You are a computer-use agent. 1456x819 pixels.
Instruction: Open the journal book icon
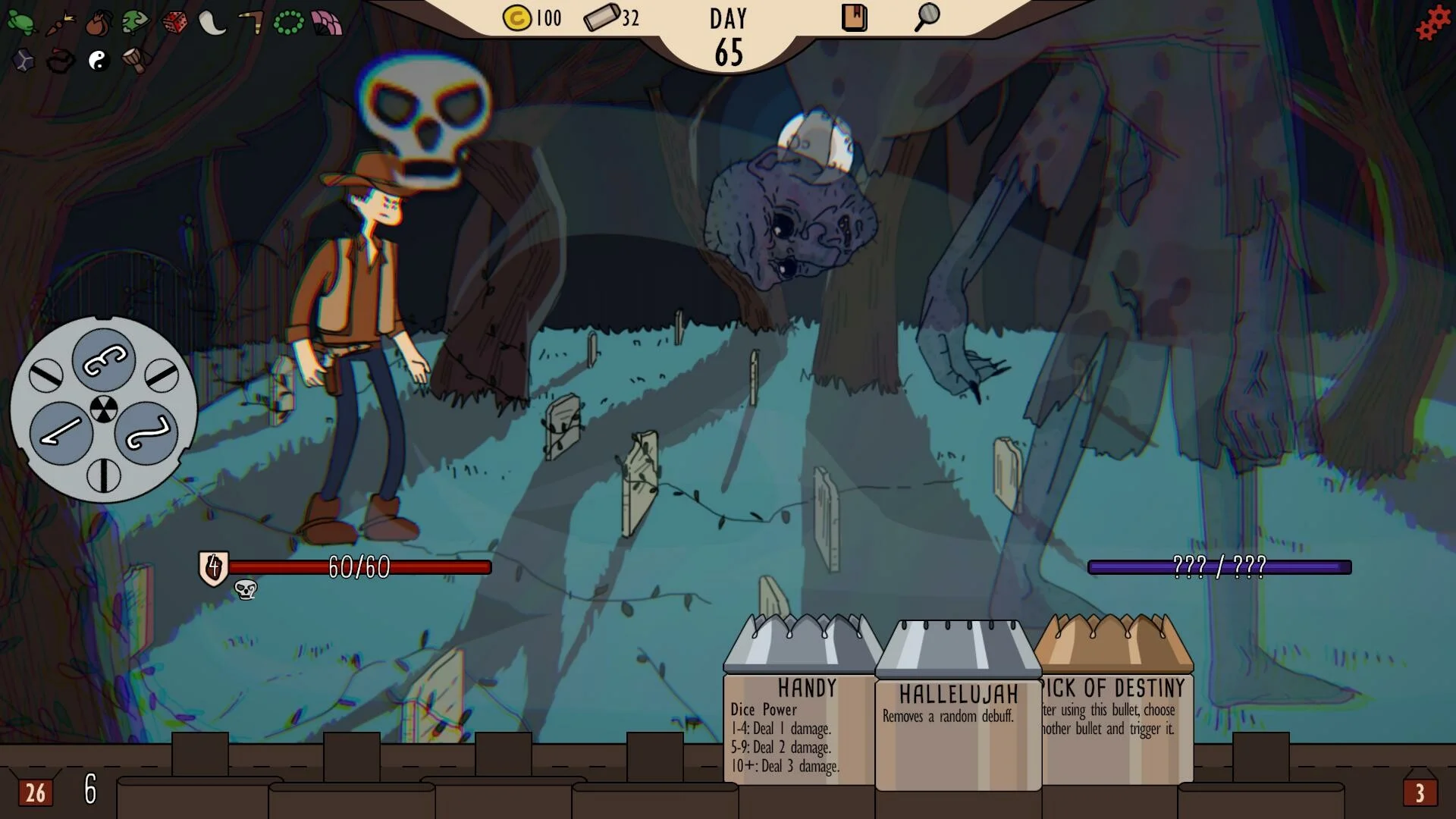(854, 17)
